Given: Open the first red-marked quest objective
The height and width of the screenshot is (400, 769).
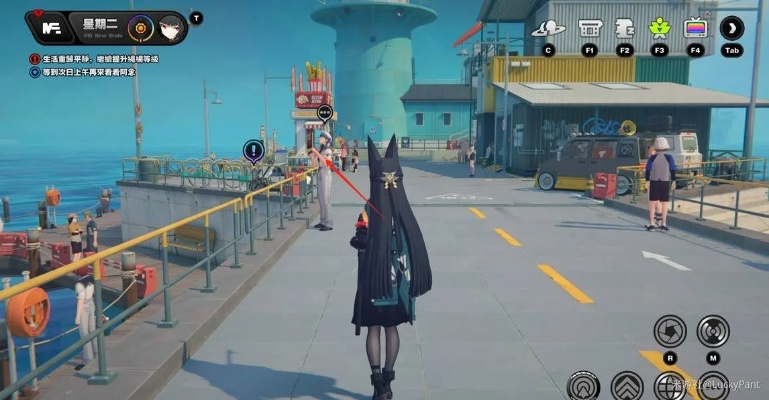Looking at the screenshot, I should pos(96,59).
